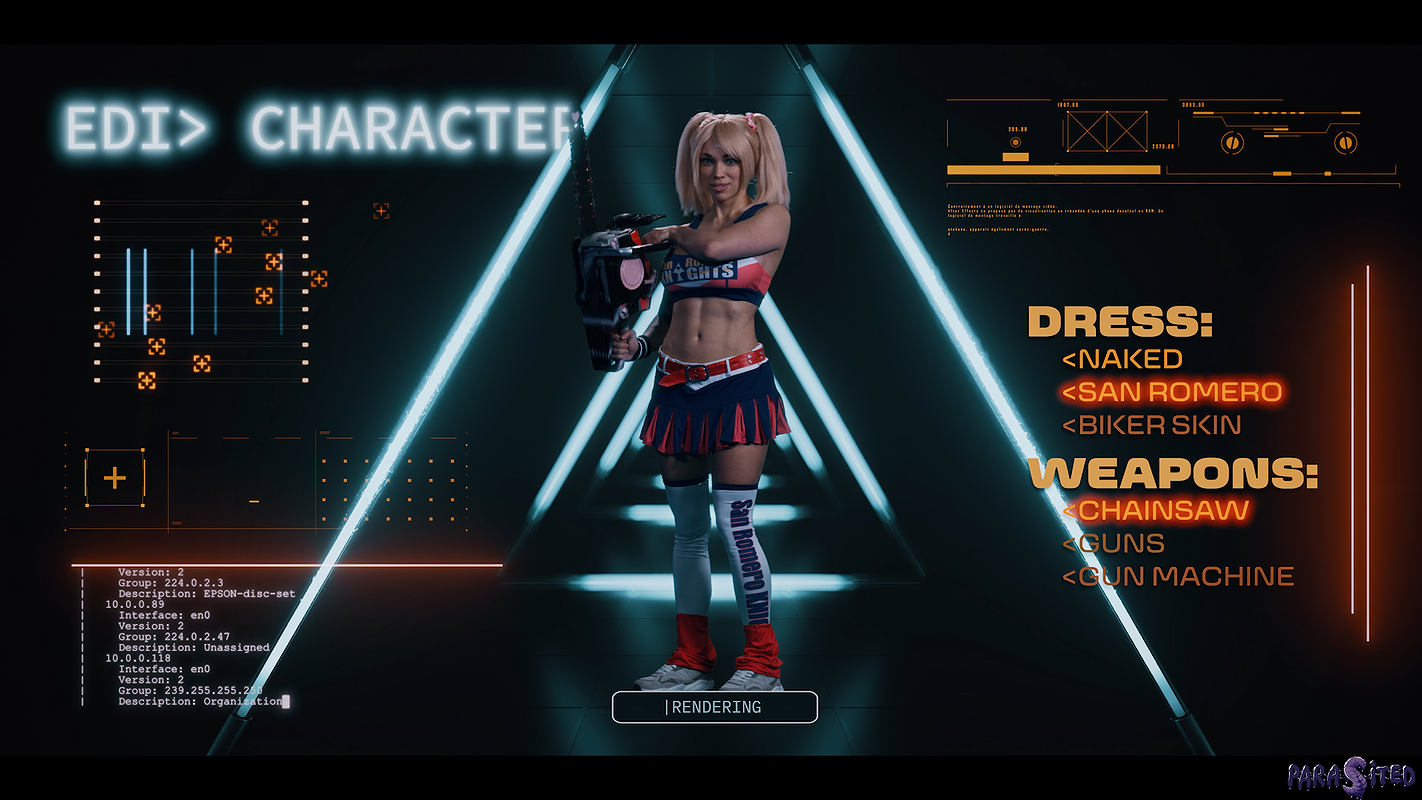The width and height of the screenshot is (1422, 800).
Task: Equip the CHAINSAW weapon
Action: (1155, 510)
